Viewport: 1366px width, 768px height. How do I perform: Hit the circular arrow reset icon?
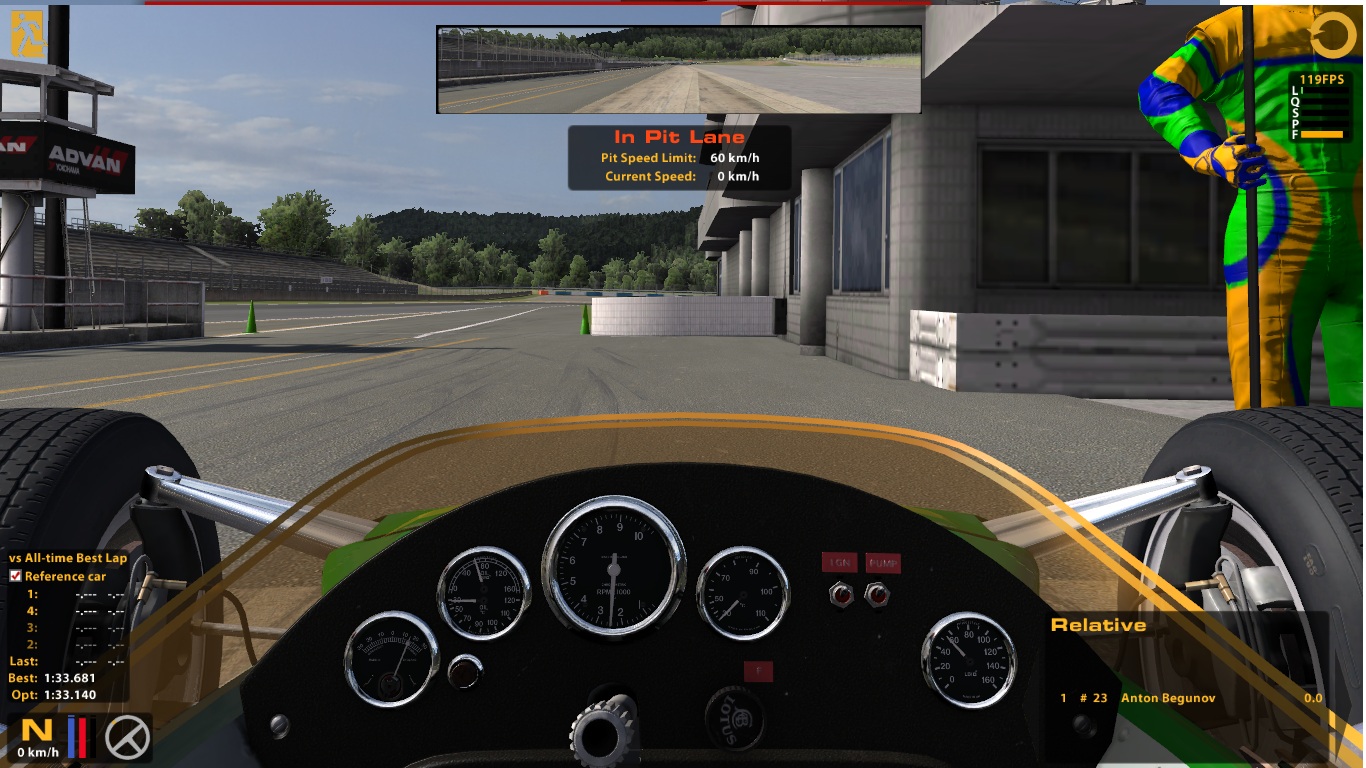point(1333,35)
